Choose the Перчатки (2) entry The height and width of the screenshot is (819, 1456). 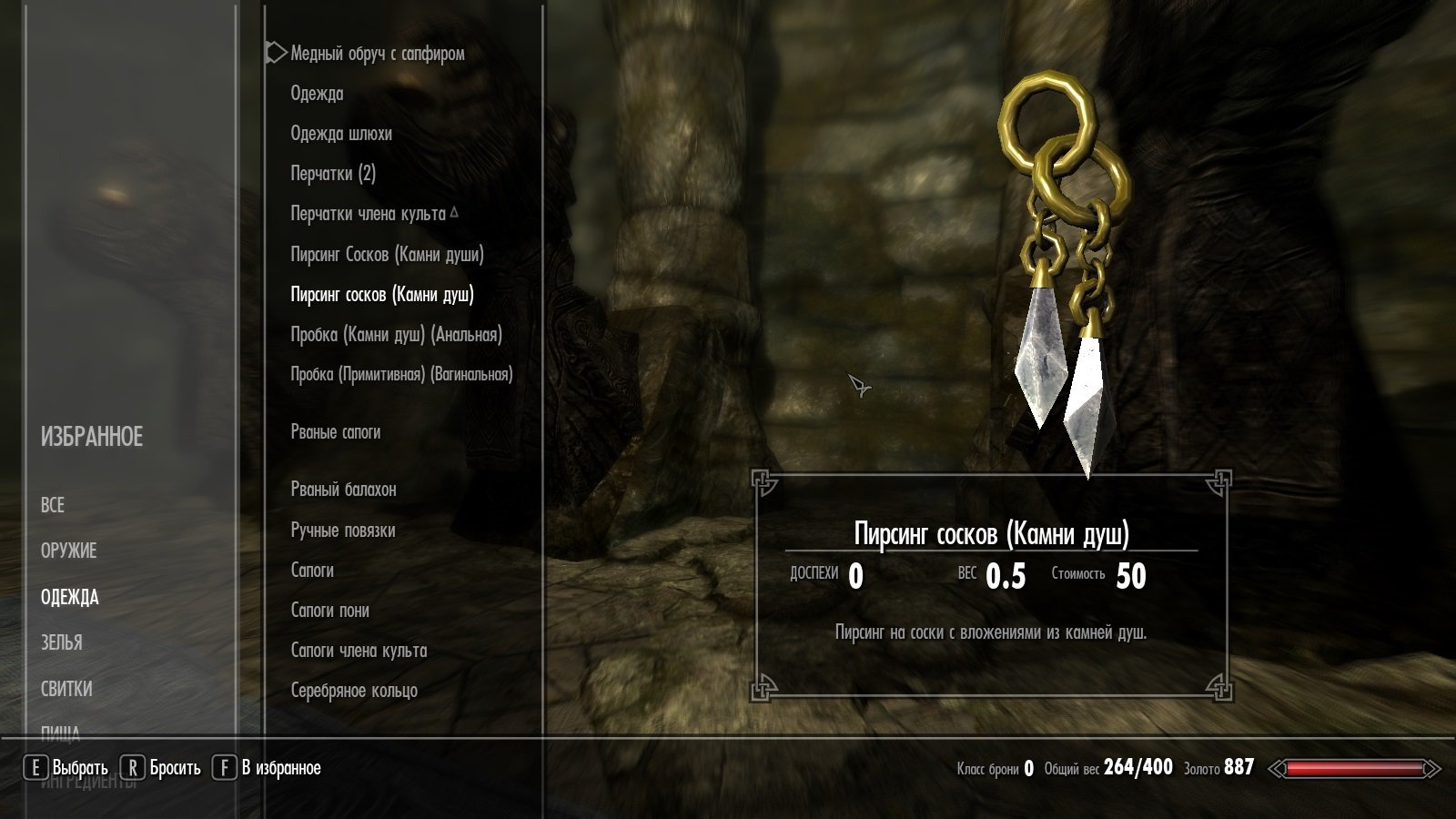click(333, 174)
